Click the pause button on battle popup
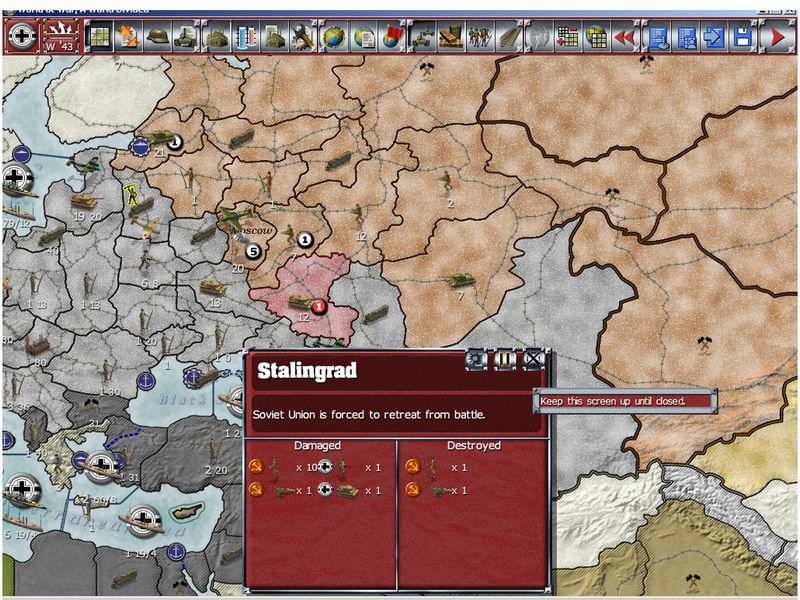Viewport: 800px width, 600px height. click(x=505, y=357)
